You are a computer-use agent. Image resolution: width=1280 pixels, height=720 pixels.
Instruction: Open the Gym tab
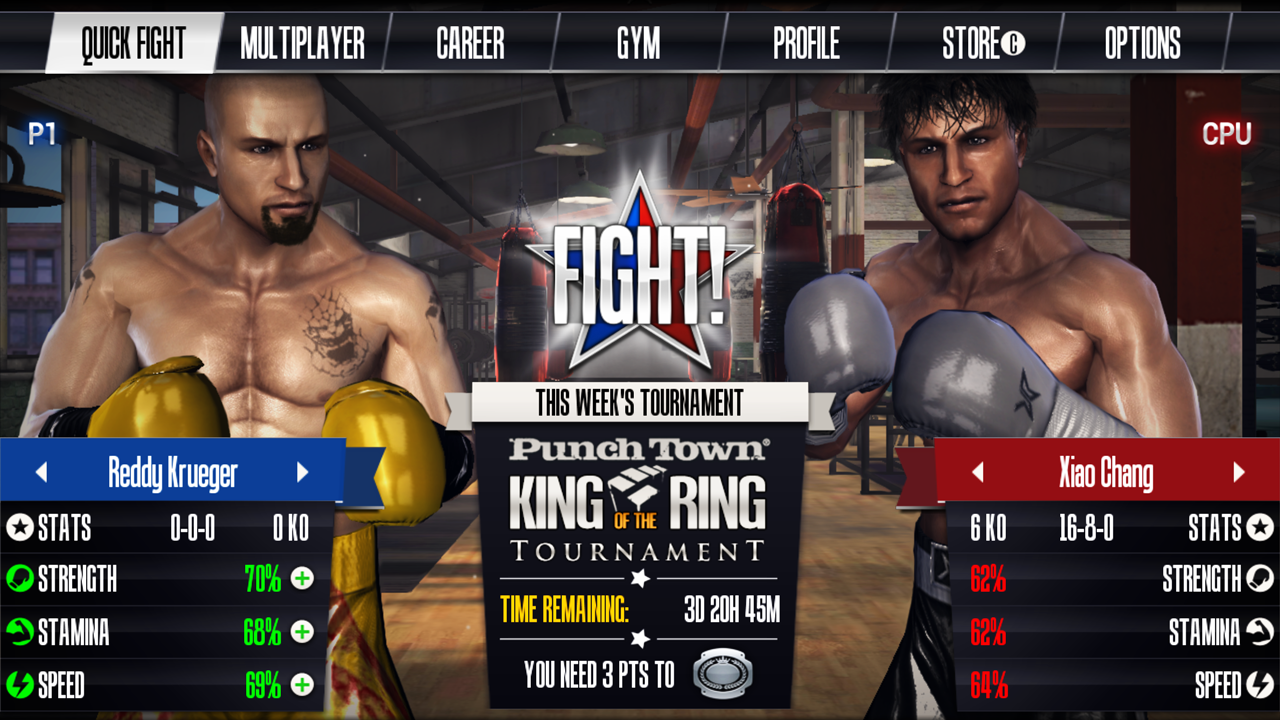[x=638, y=43]
